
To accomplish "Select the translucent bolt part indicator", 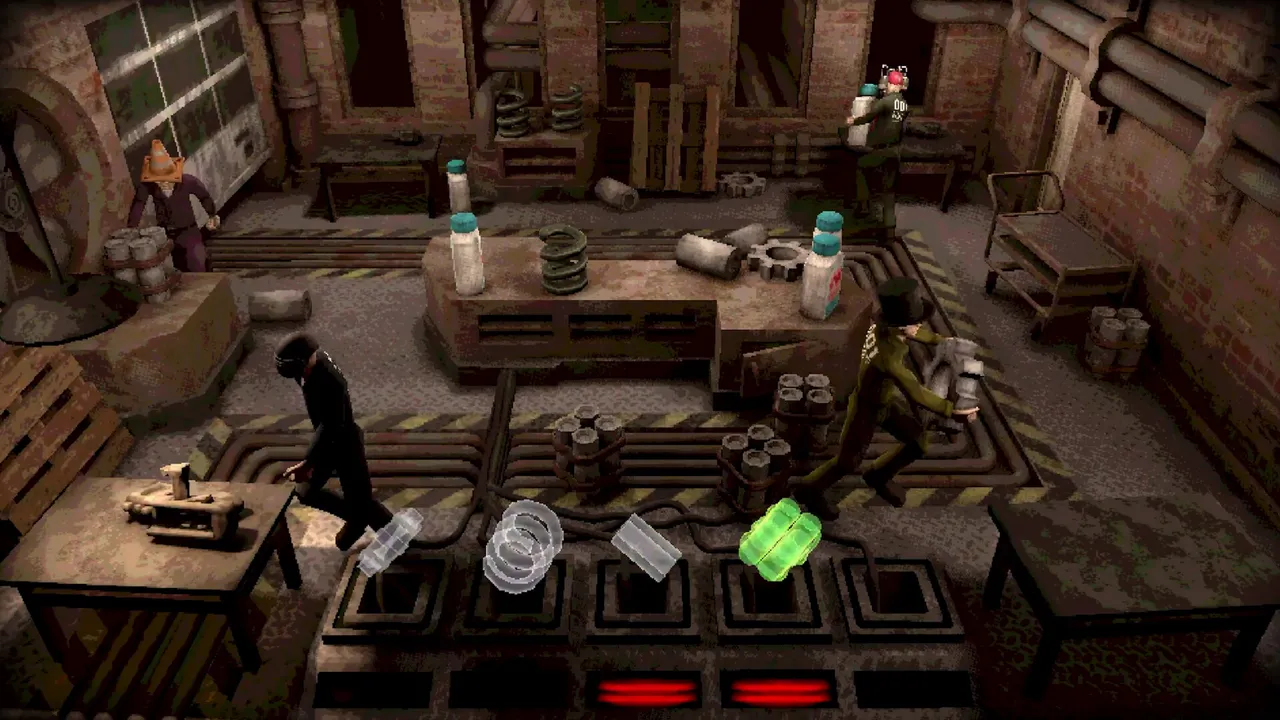I will click(x=390, y=541).
